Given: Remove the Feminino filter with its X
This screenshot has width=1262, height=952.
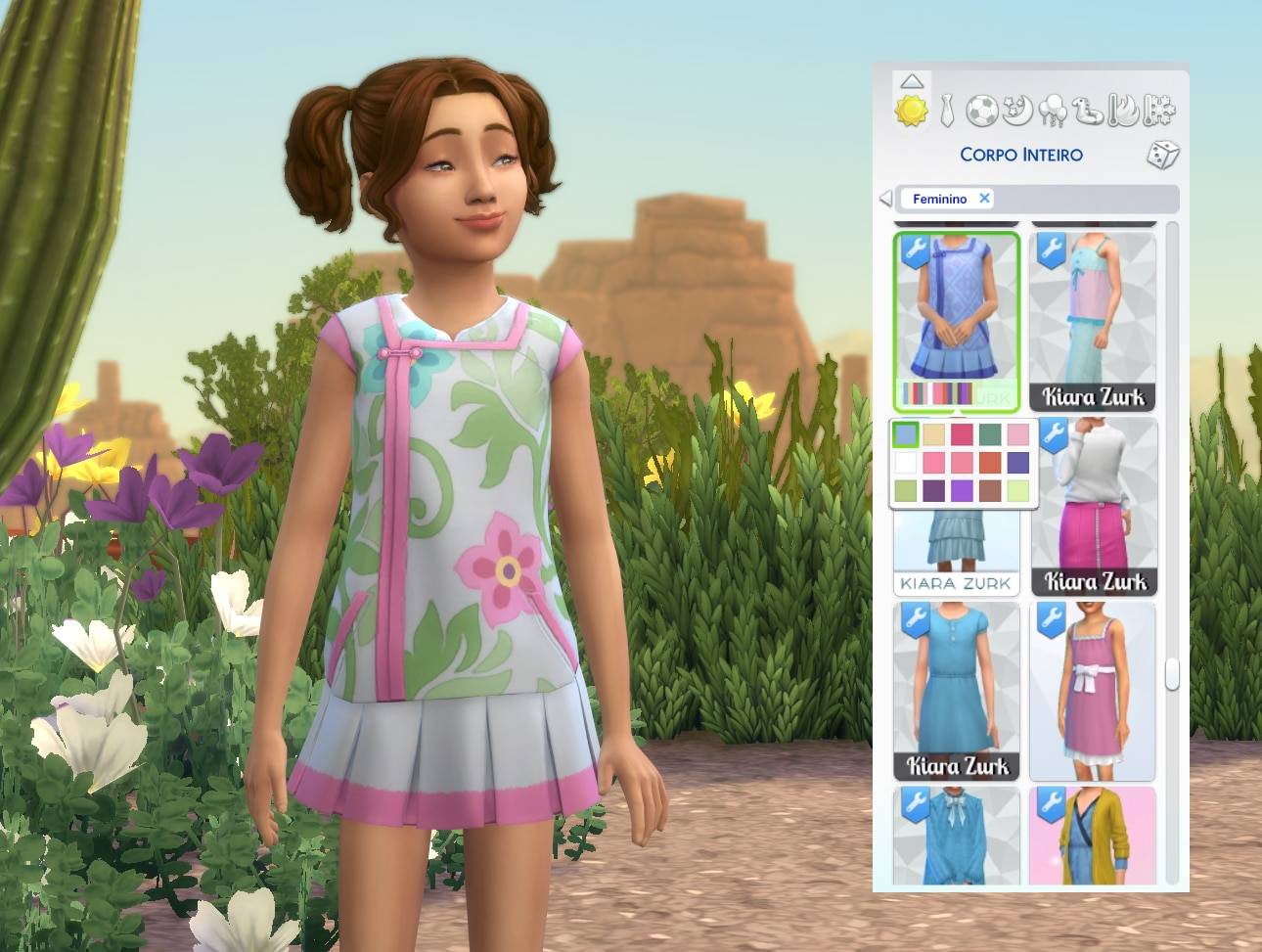Looking at the screenshot, I should [x=984, y=199].
